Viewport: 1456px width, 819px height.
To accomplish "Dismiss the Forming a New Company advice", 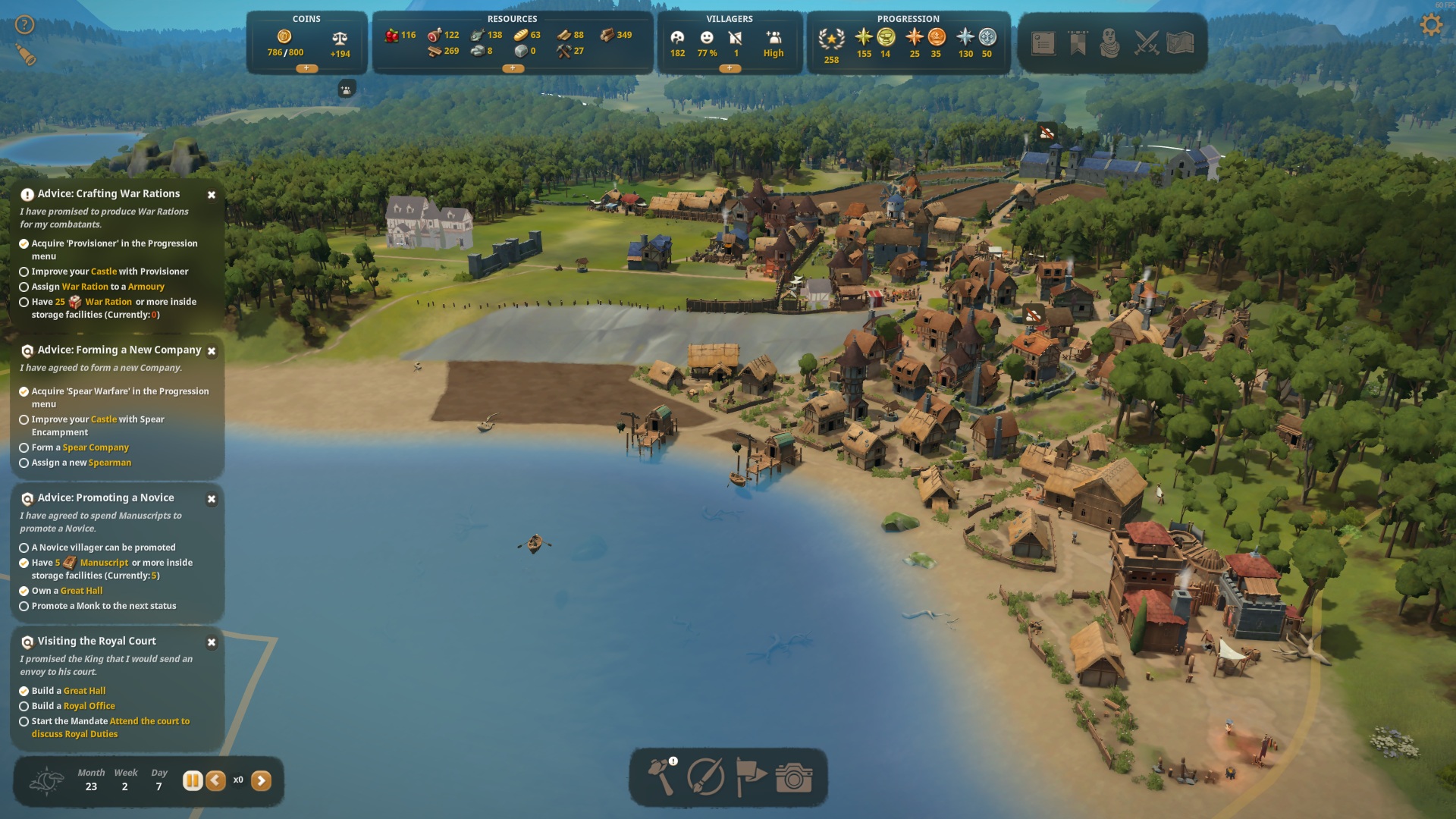I will tap(212, 351).
